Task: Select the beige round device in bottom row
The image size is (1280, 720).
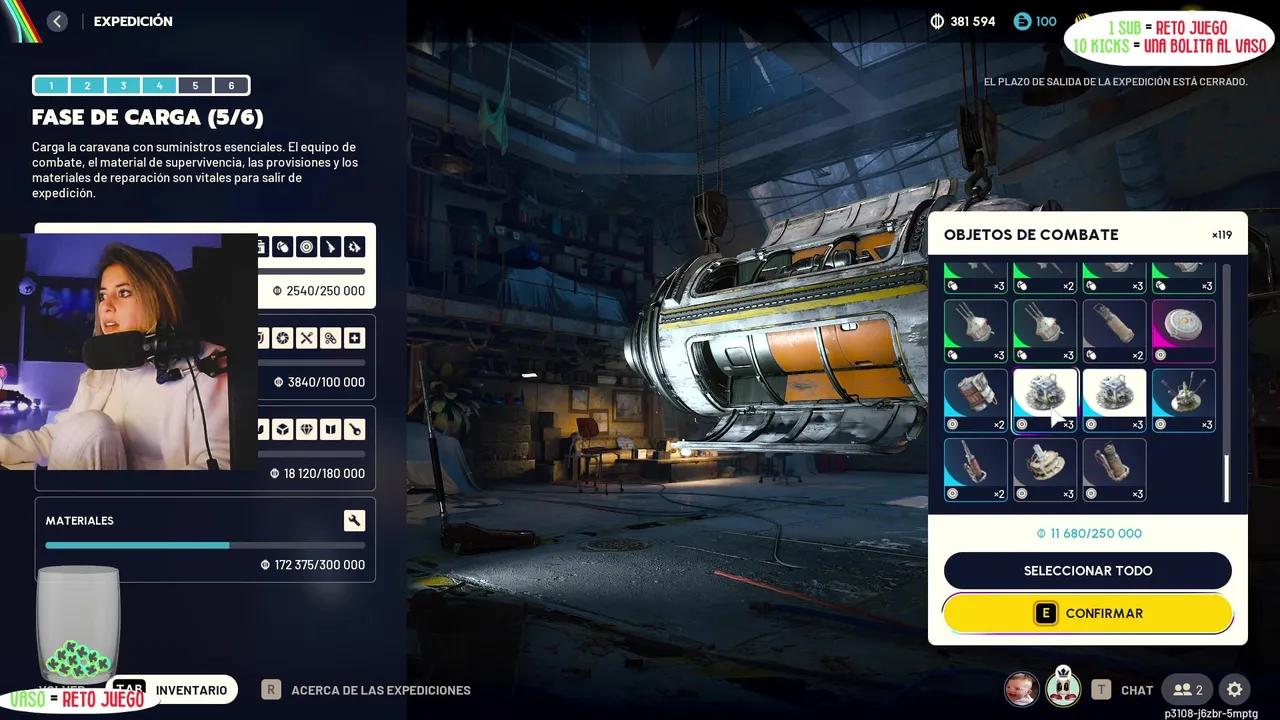Action: [x=1045, y=469]
